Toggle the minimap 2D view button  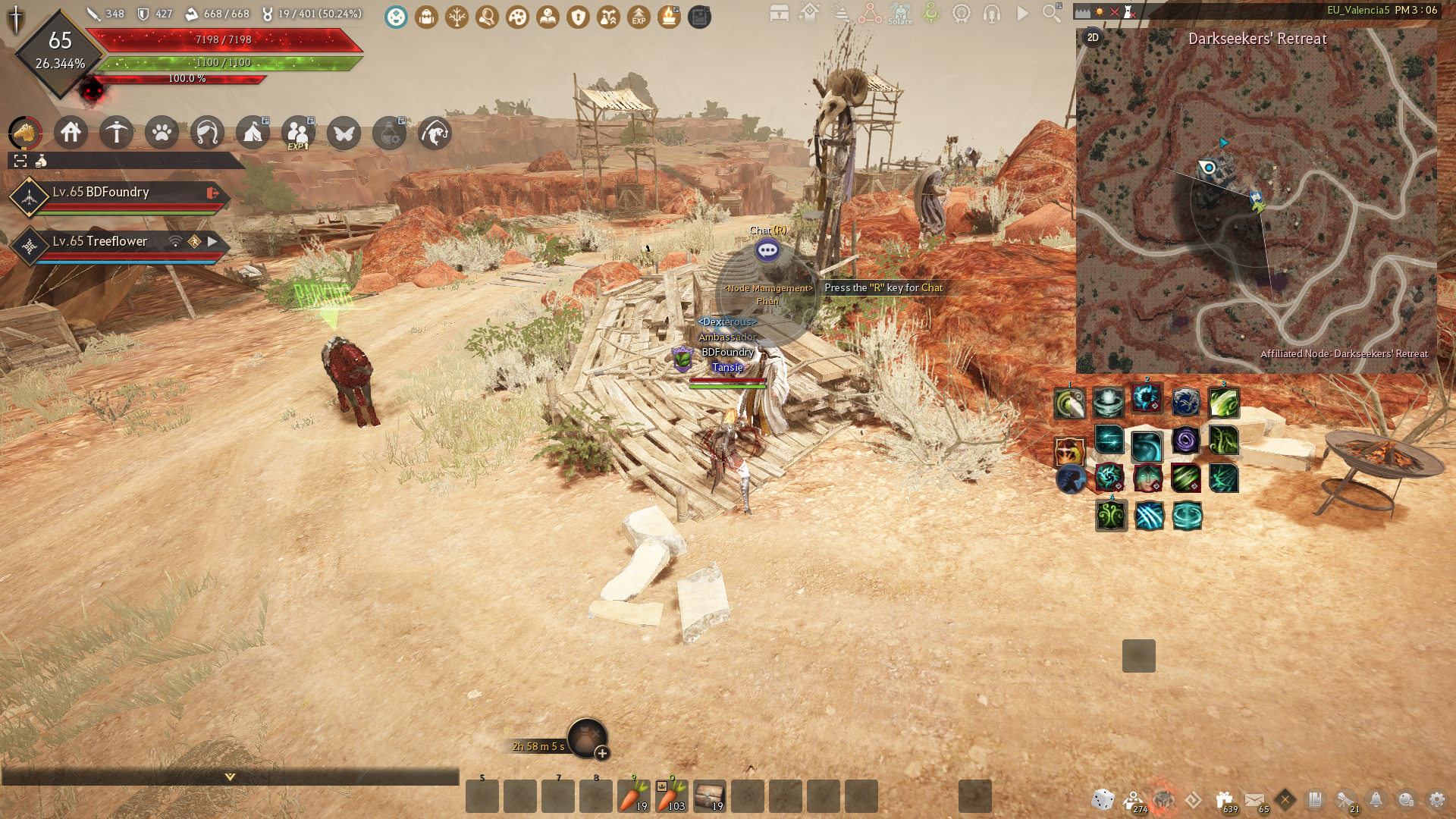pyautogui.click(x=1093, y=37)
